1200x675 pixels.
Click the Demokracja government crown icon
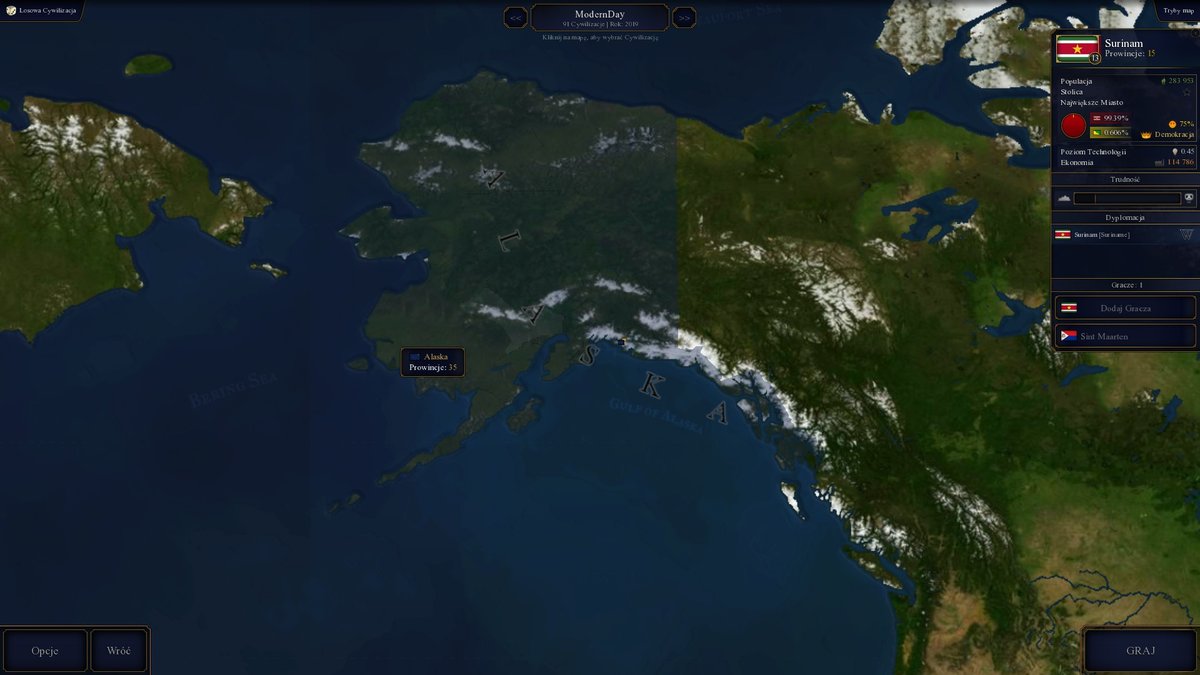tap(1146, 133)
